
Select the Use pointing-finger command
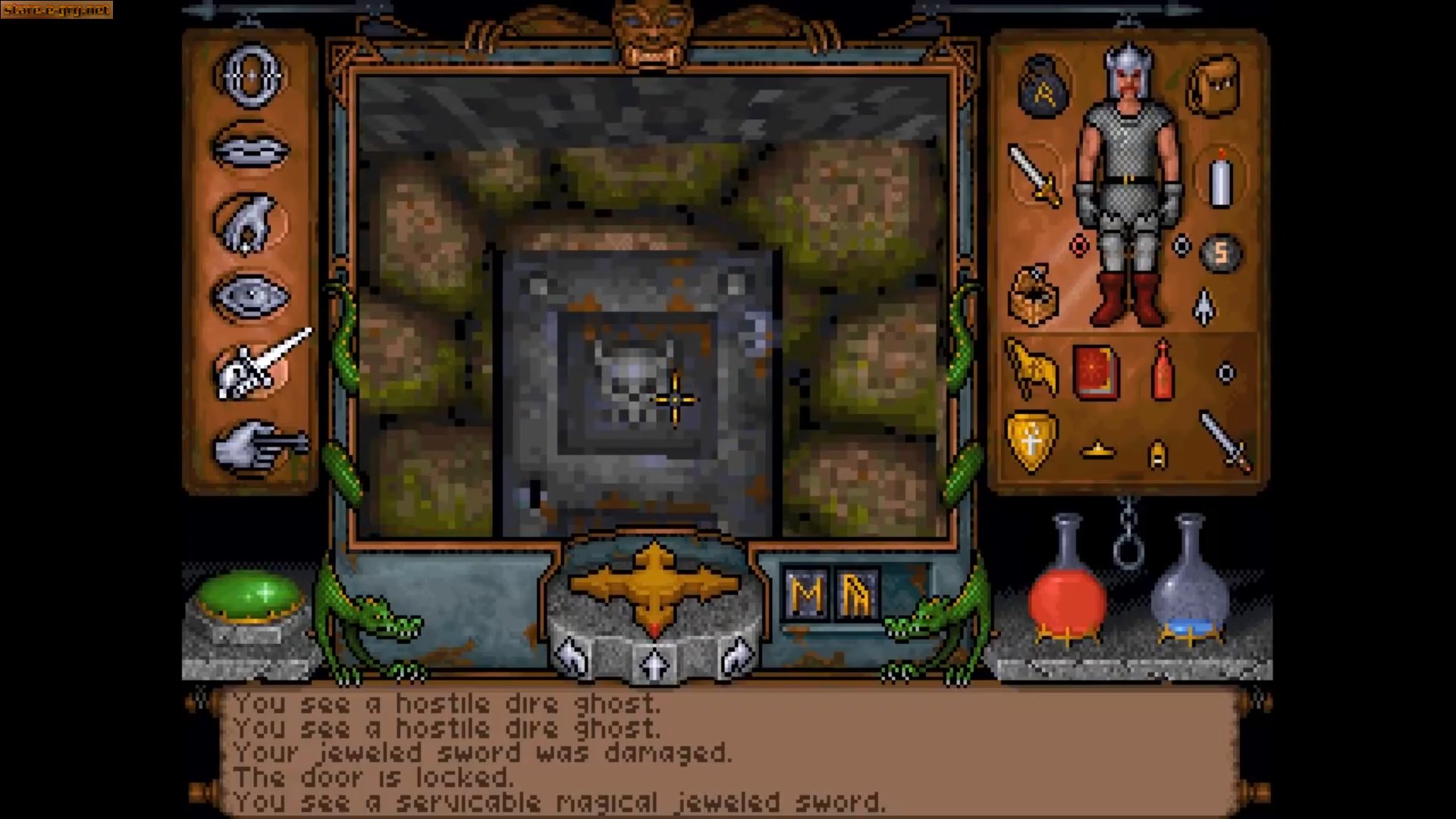253,444
